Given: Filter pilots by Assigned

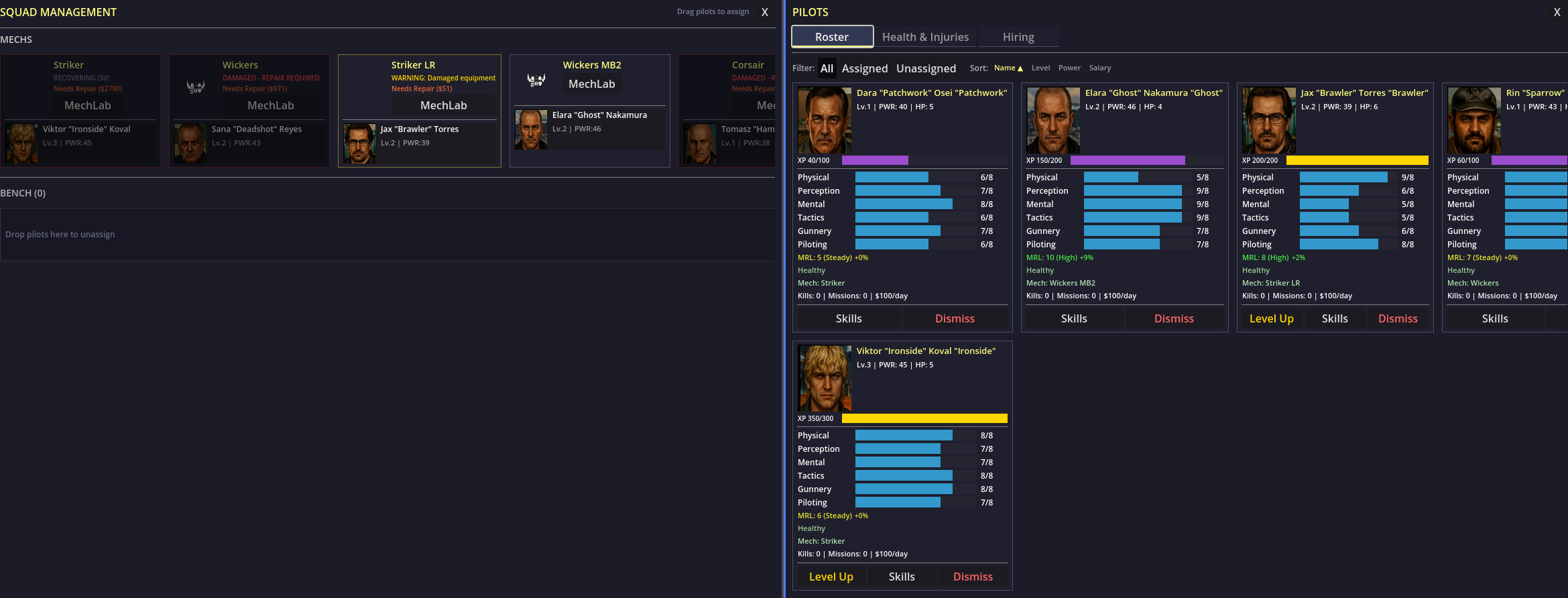Looking at the screenshot, I should click(x=864, y=68).
